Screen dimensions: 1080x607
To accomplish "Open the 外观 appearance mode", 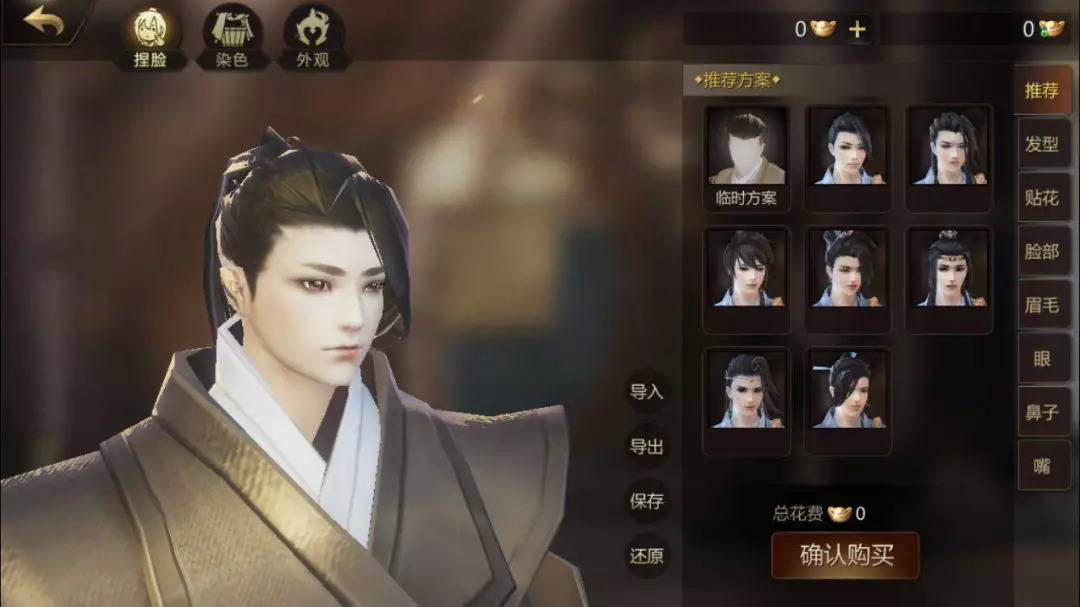I will click(314, 37).
